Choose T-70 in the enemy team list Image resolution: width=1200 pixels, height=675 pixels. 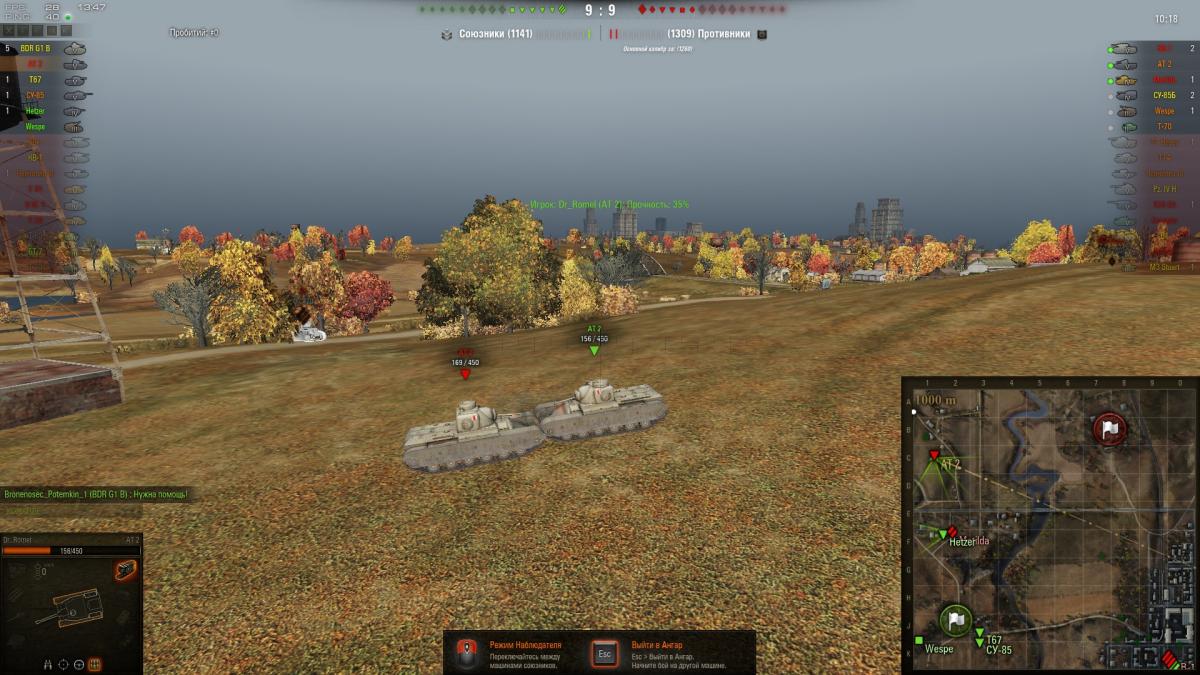click(1165, 127)
